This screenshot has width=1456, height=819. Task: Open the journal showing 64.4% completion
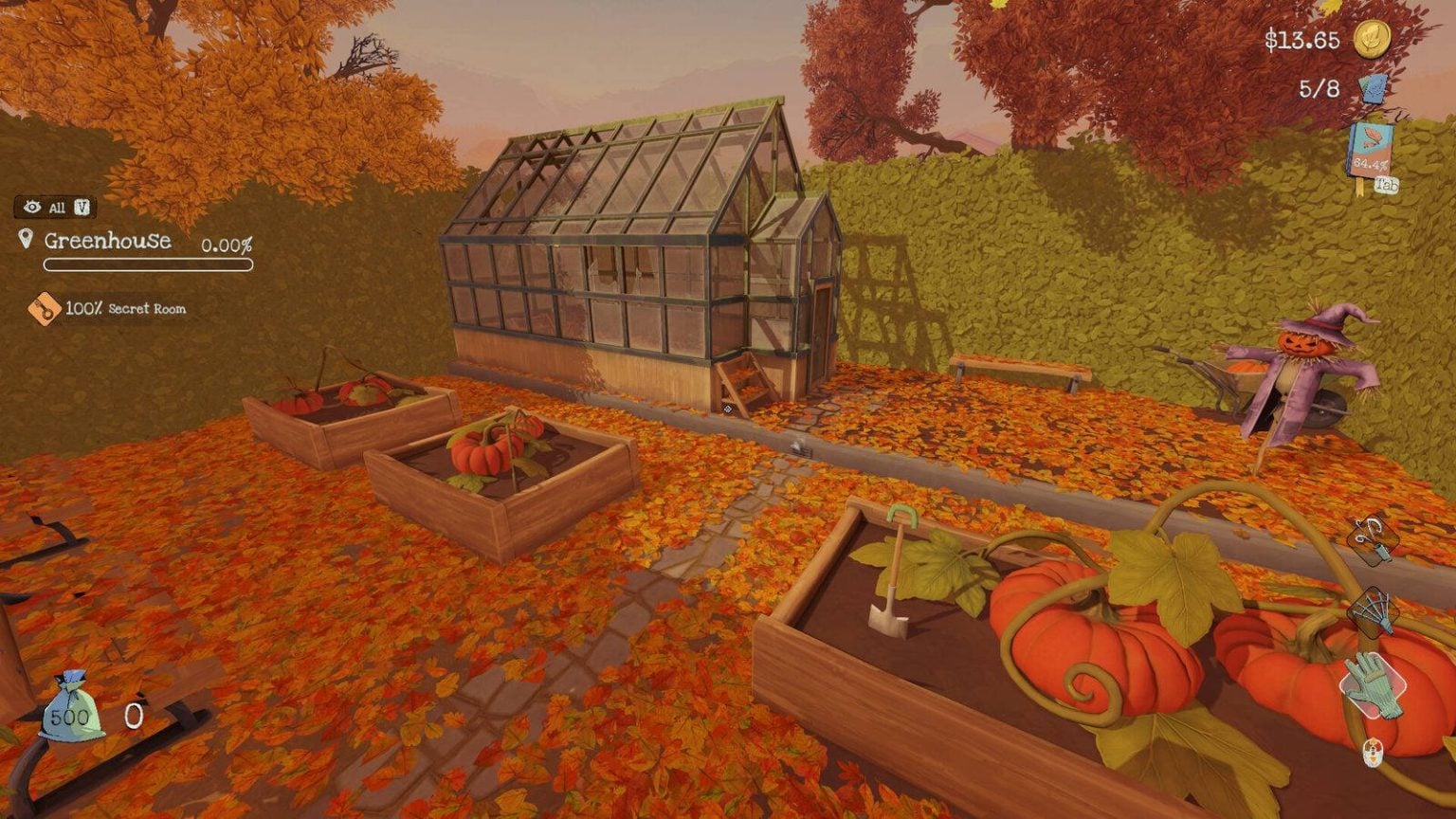click(x=1369, y=147)
